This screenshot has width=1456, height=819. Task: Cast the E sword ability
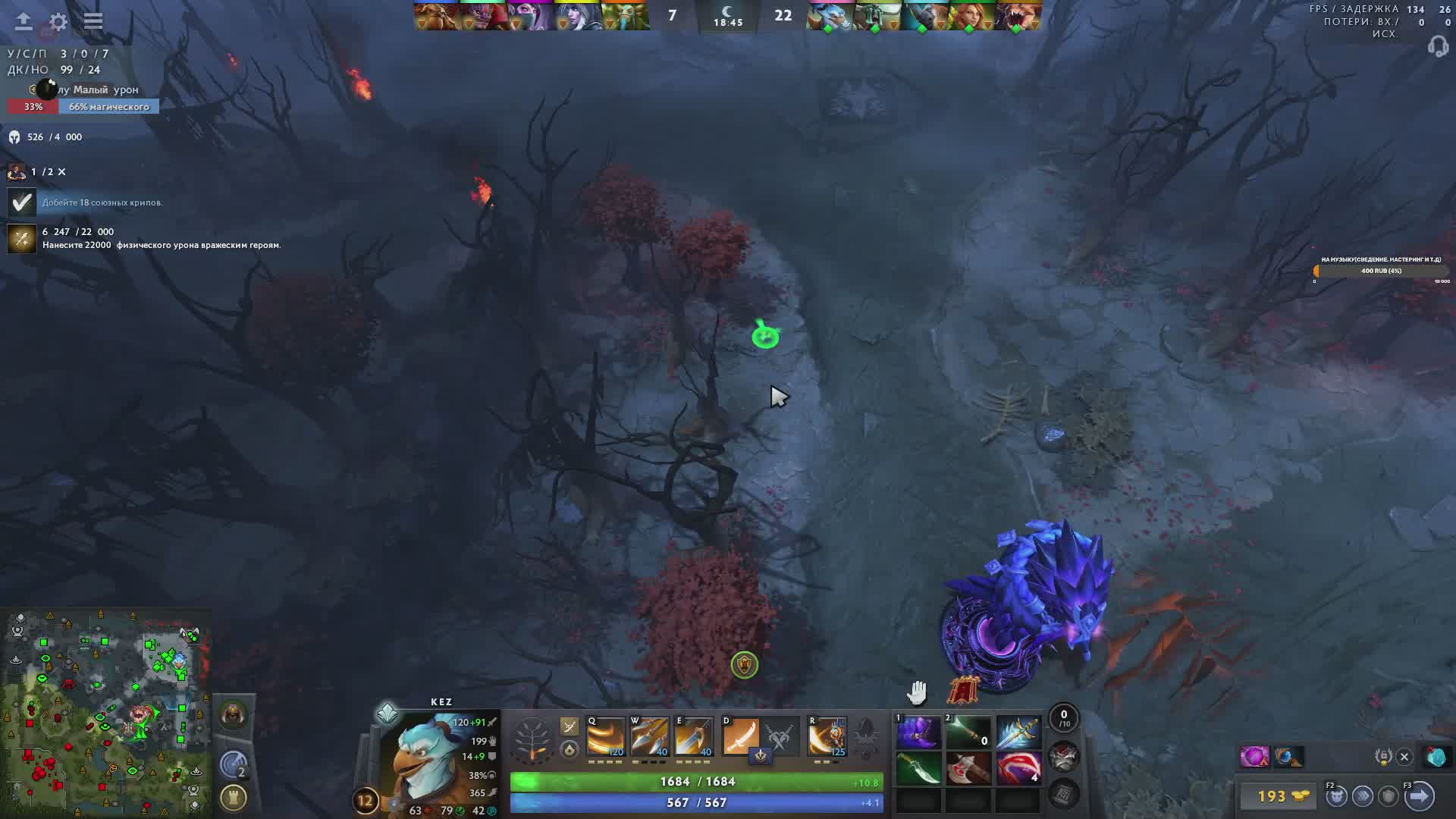[694, 737]
